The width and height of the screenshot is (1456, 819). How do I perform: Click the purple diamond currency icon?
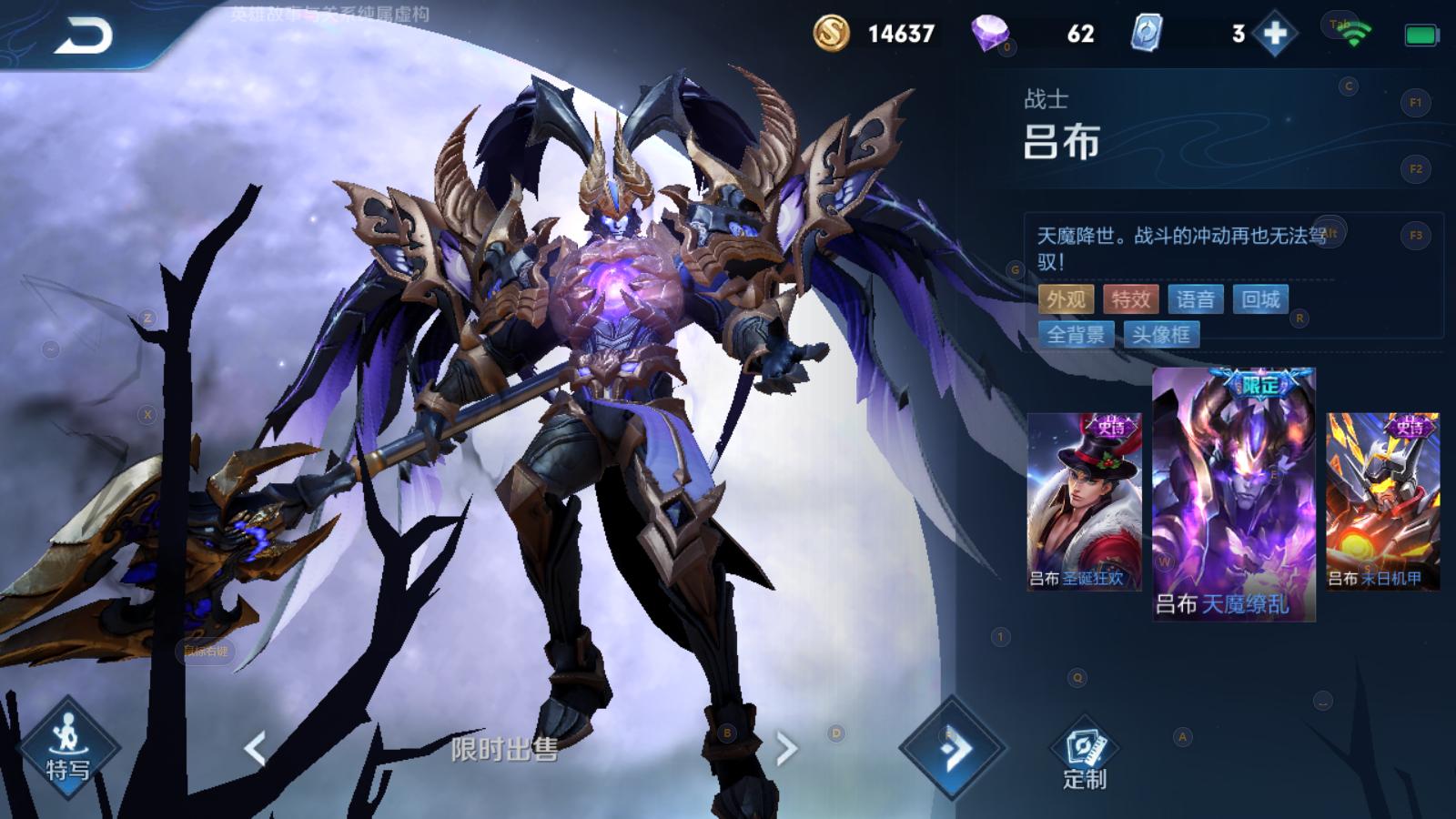click(x=989, y=34)
